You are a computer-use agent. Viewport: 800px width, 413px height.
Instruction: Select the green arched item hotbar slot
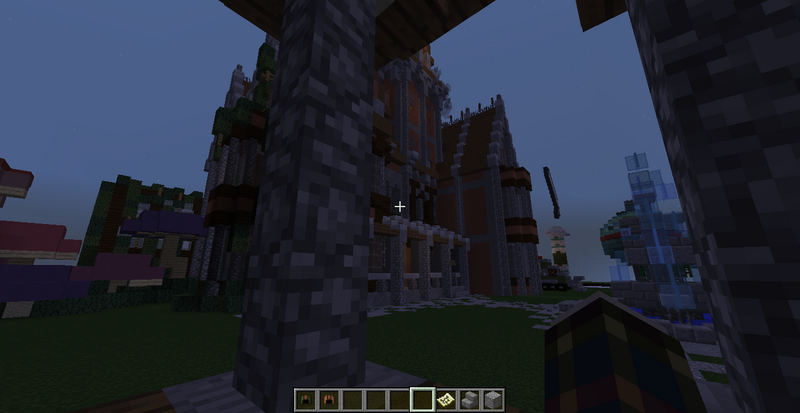(305, 400)
